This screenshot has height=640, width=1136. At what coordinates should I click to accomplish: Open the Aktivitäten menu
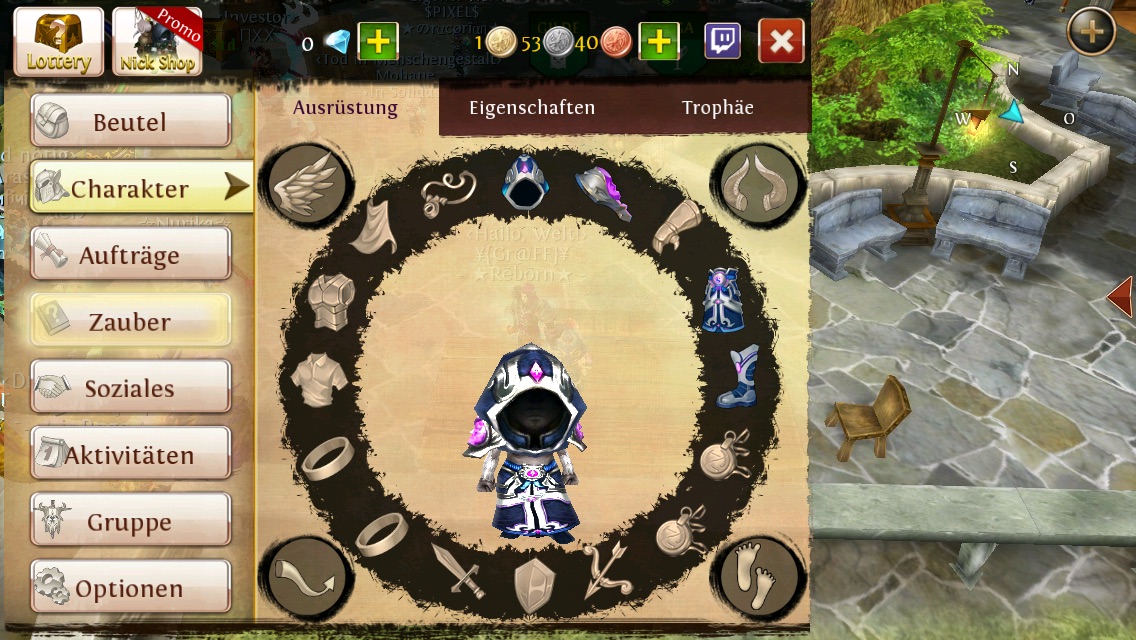130,455
